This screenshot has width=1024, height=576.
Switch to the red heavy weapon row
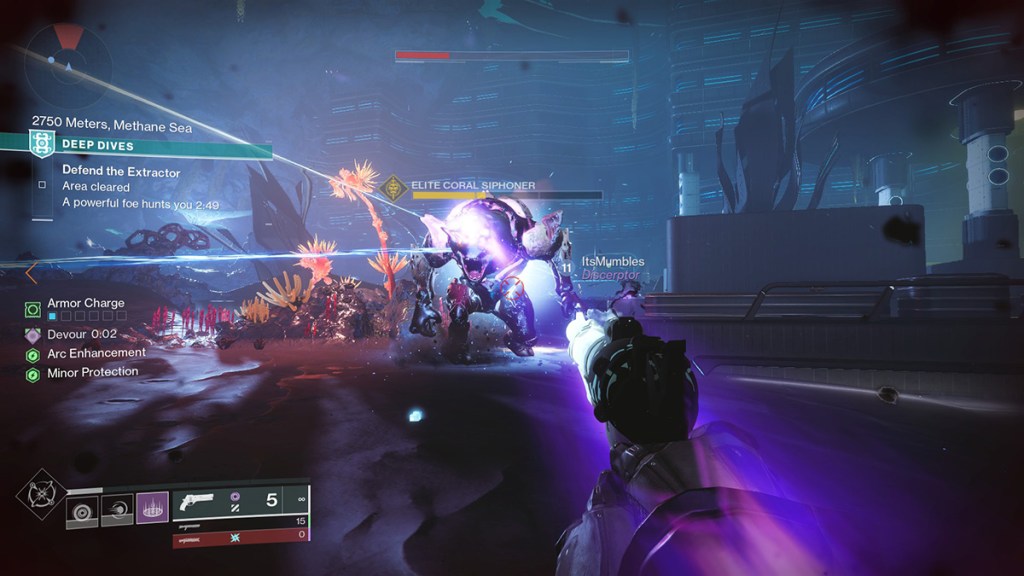240,538
